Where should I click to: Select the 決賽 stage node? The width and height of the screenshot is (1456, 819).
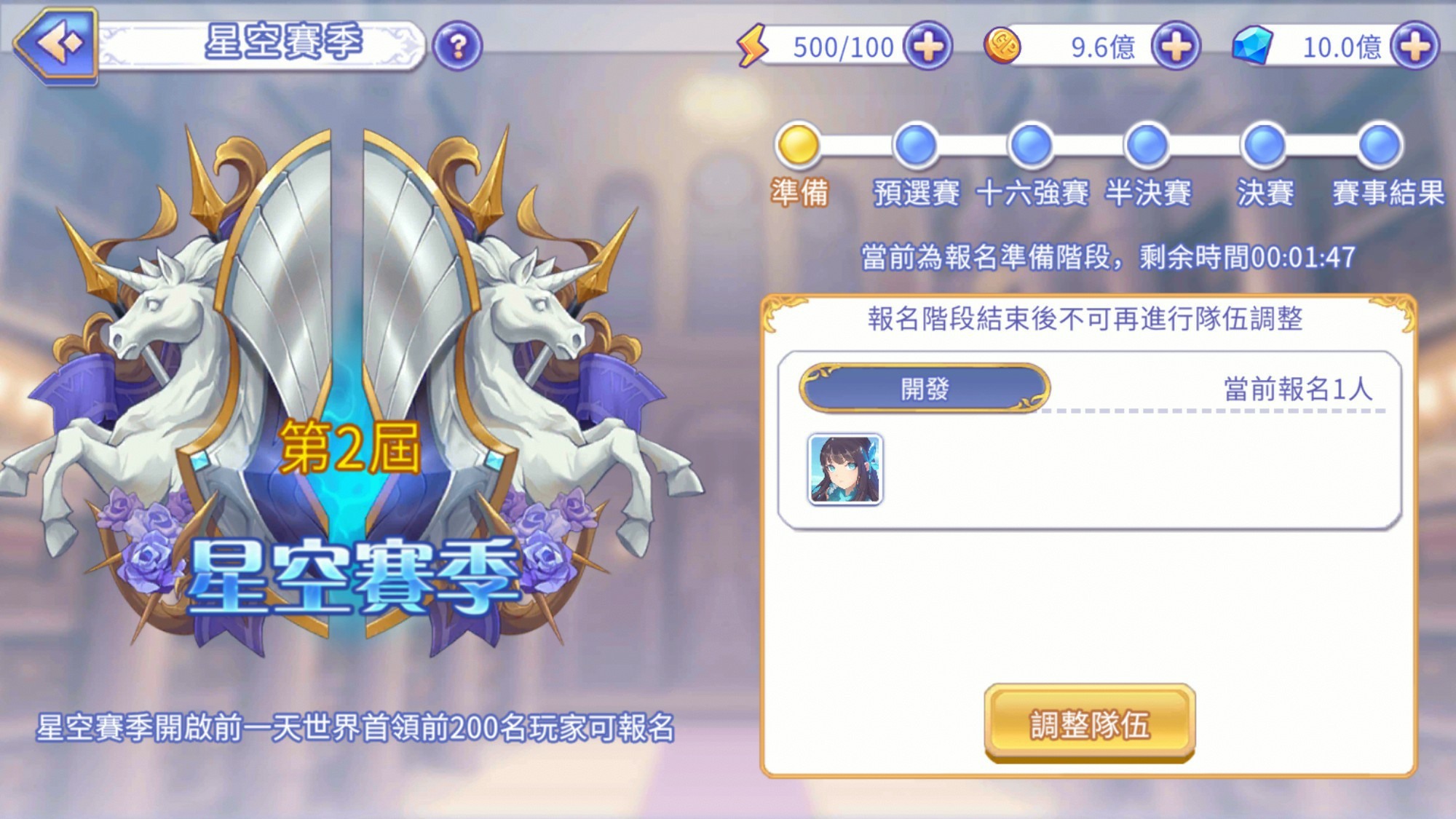pos(1265,143)
